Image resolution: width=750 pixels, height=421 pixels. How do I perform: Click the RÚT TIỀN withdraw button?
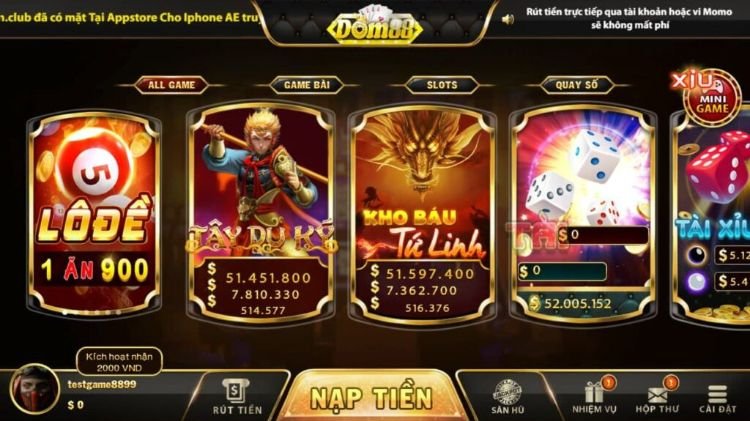(237, 397)
